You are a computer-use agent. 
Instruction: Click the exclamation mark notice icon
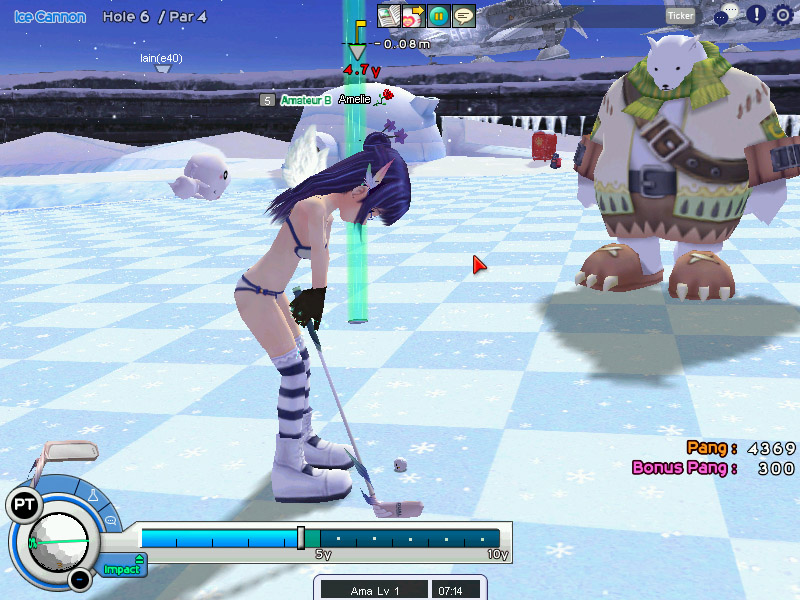756,15
